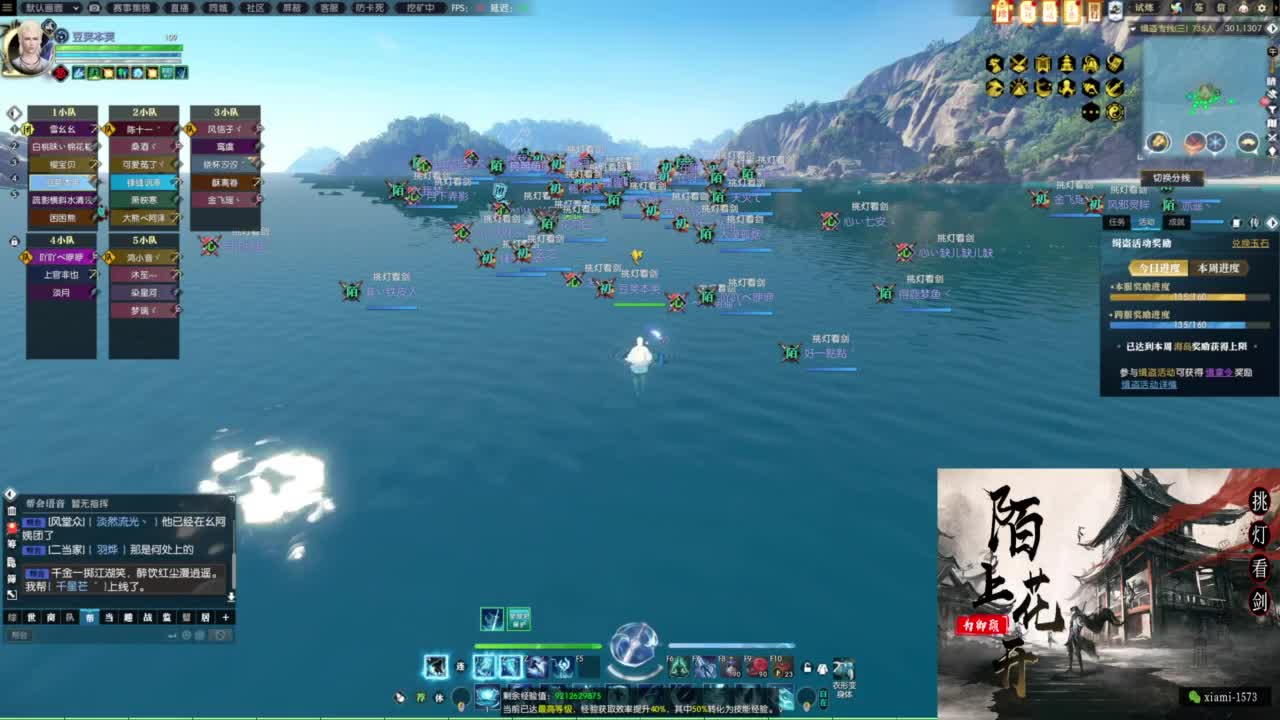Image resolution: width=1280 pixels, height=720 pixels.
Task: Expand the hamburger menu in the top-left corner
Action: (x=6, y=8)
